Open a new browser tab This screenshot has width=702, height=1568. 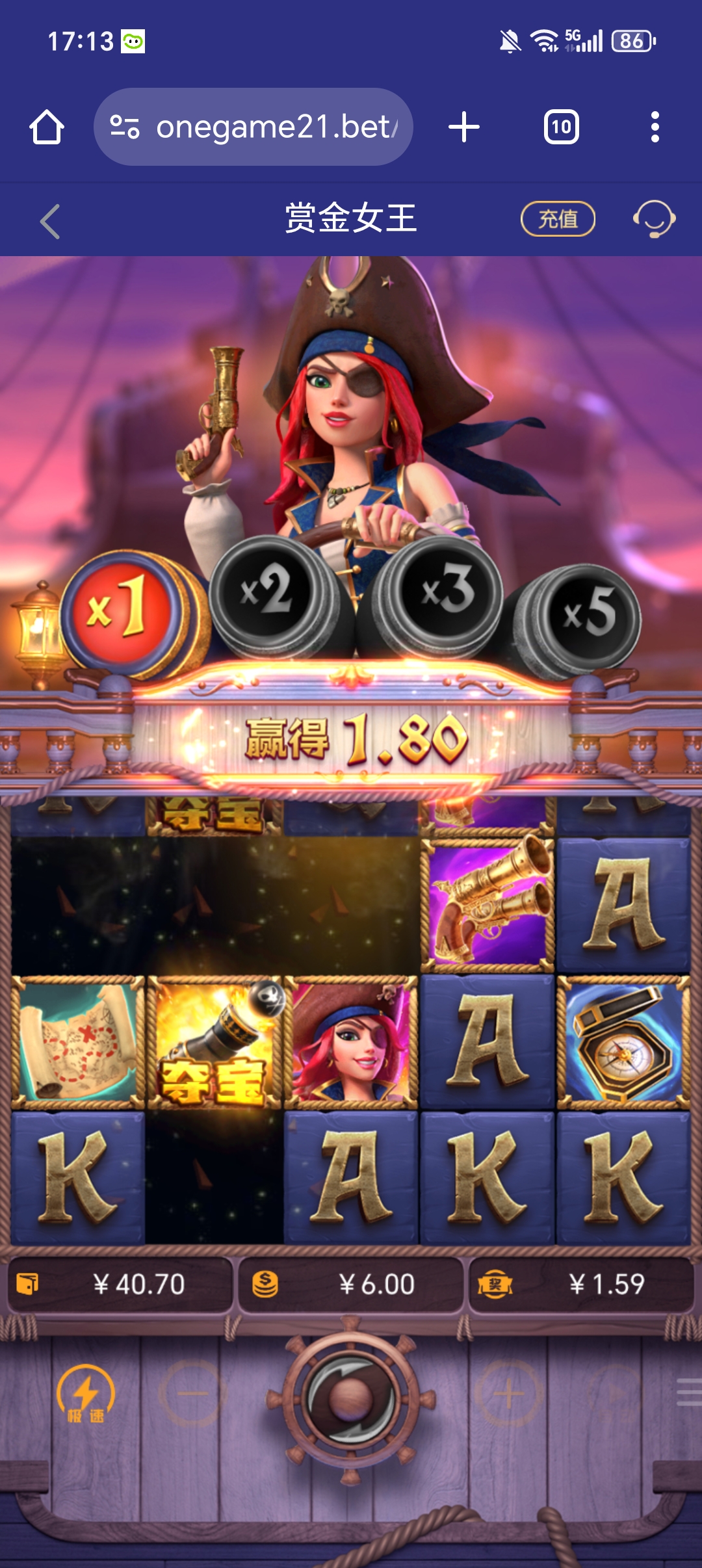[464, 127]
